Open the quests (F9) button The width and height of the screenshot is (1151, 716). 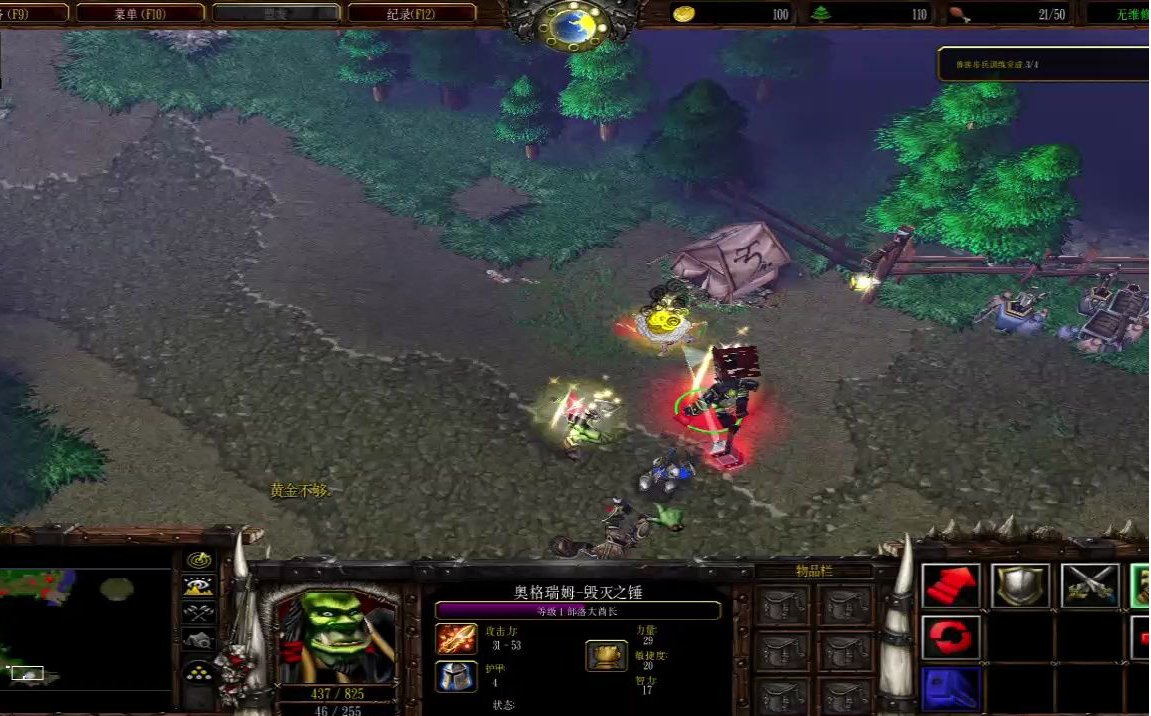[x=32, y=14]
